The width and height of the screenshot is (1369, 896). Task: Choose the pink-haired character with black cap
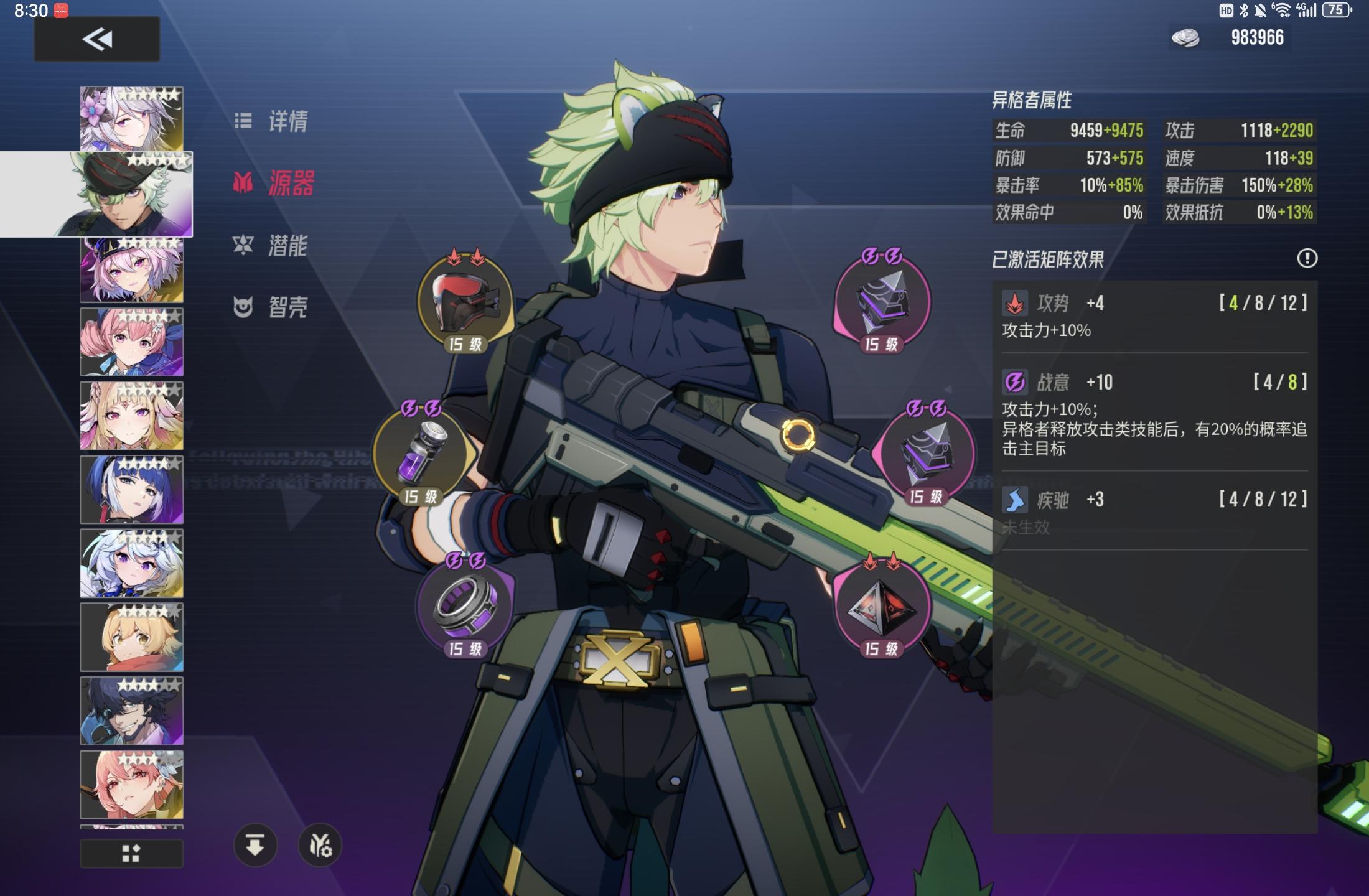click(x=131, y=270)
